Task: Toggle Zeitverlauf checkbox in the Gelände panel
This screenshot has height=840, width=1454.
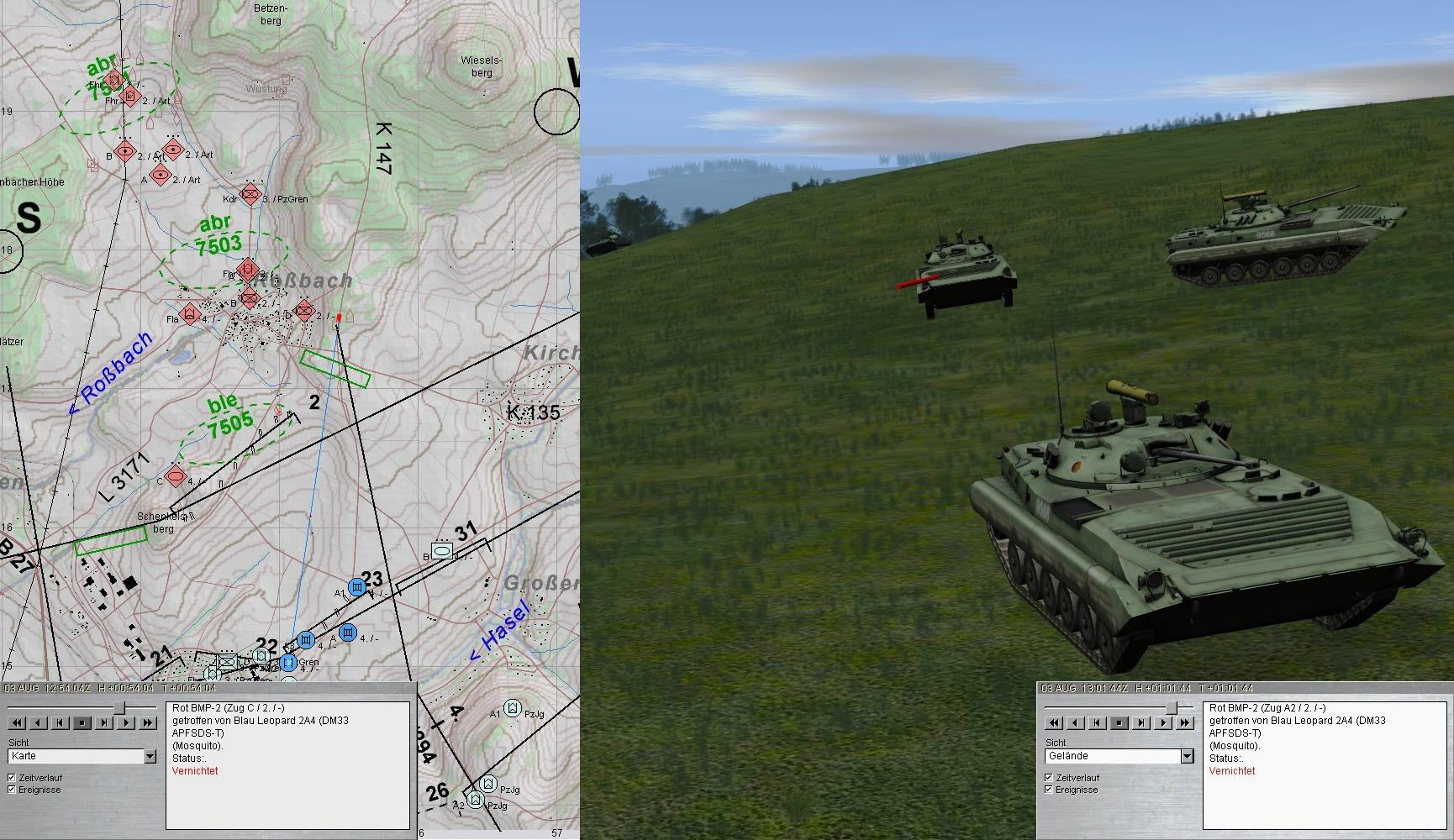Action: point(1049,778)
